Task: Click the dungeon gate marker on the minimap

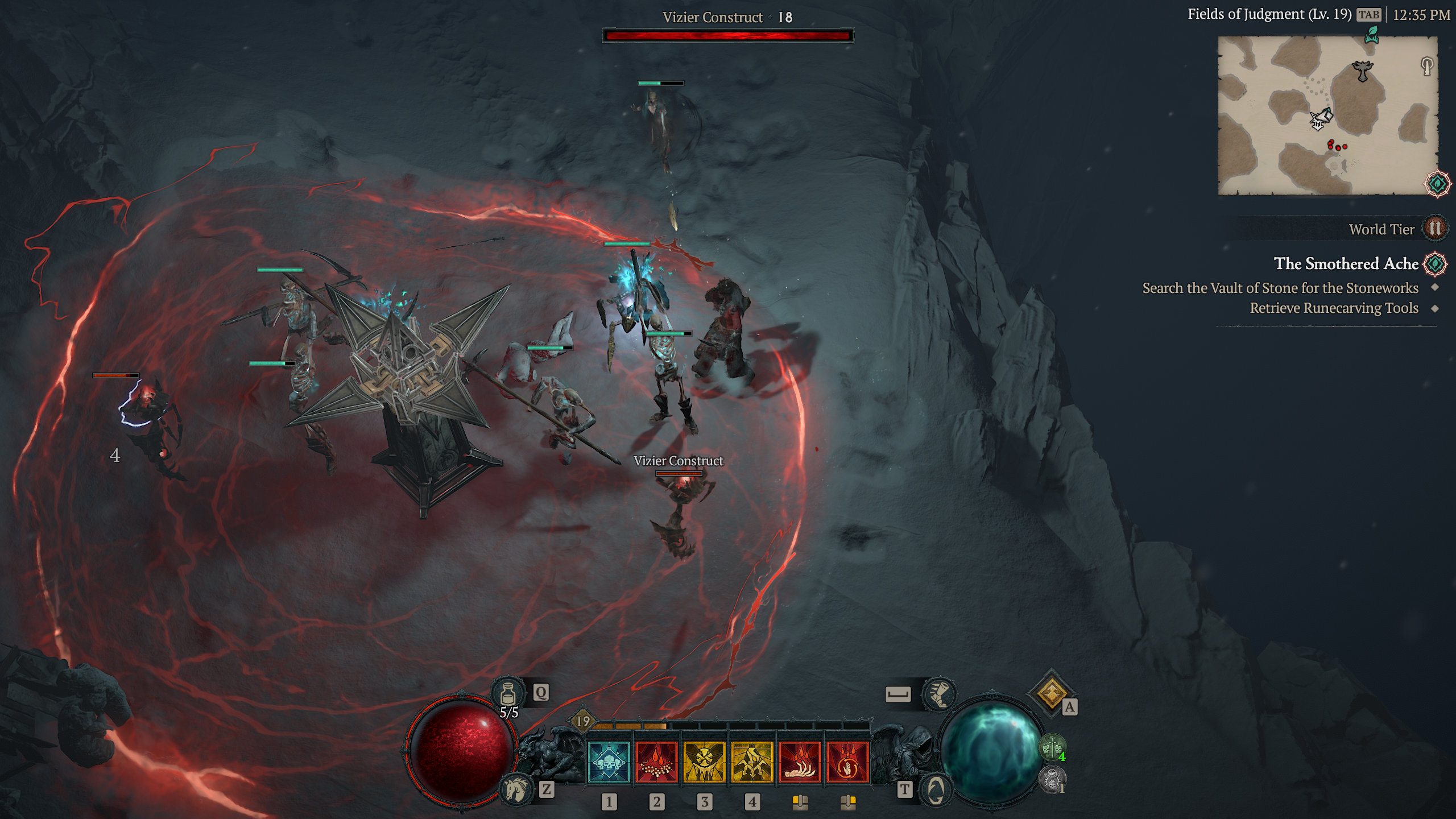Action: (x=1427, y=65)
